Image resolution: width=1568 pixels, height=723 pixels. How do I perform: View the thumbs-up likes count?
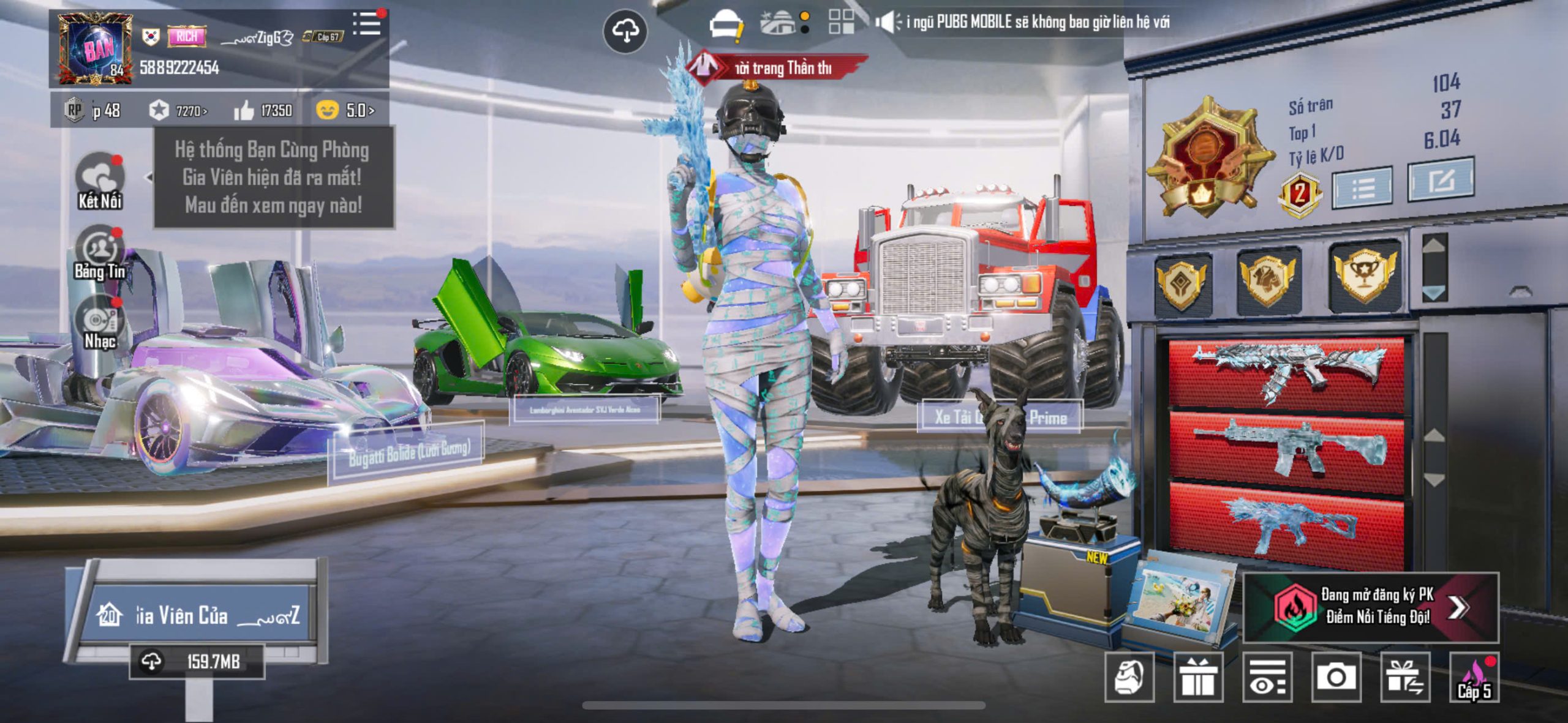pyautogui.click(x=263, y=111)
